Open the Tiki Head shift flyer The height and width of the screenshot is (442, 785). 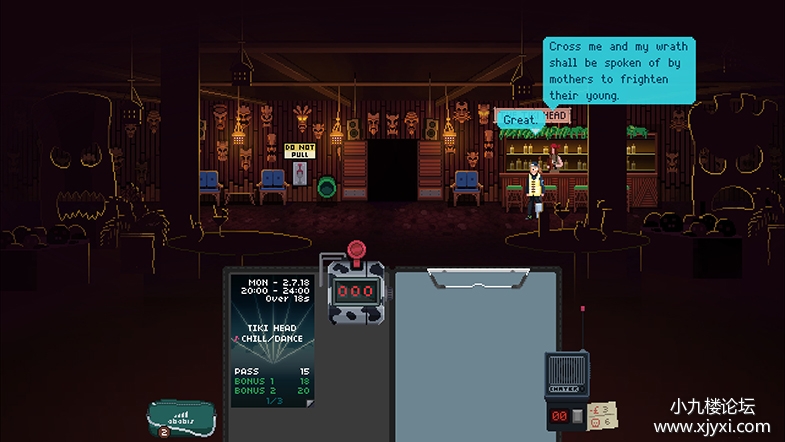tap(271, 338)
